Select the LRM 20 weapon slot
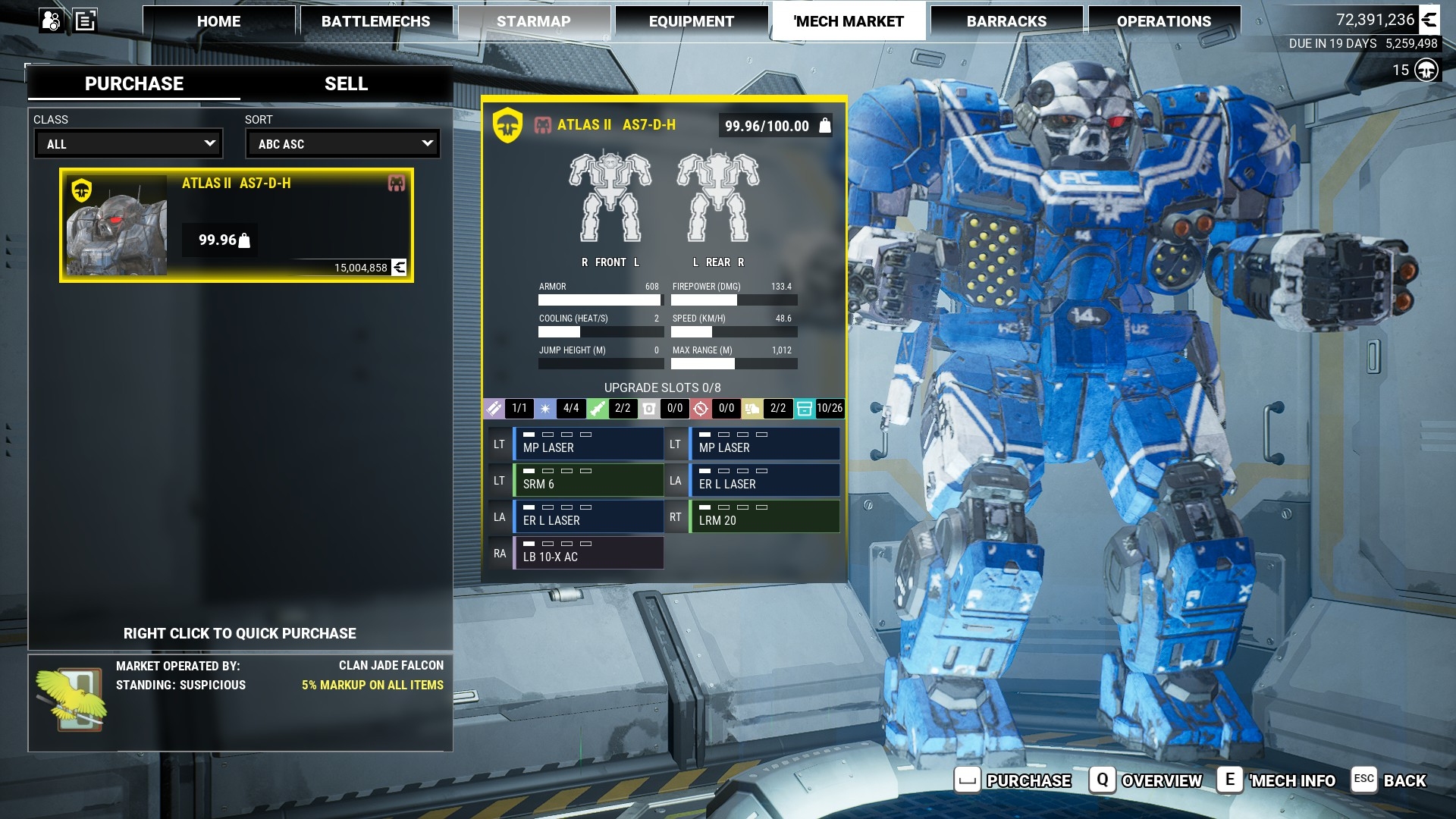This screenshot has height=819, width=1456. pos(764,516)
